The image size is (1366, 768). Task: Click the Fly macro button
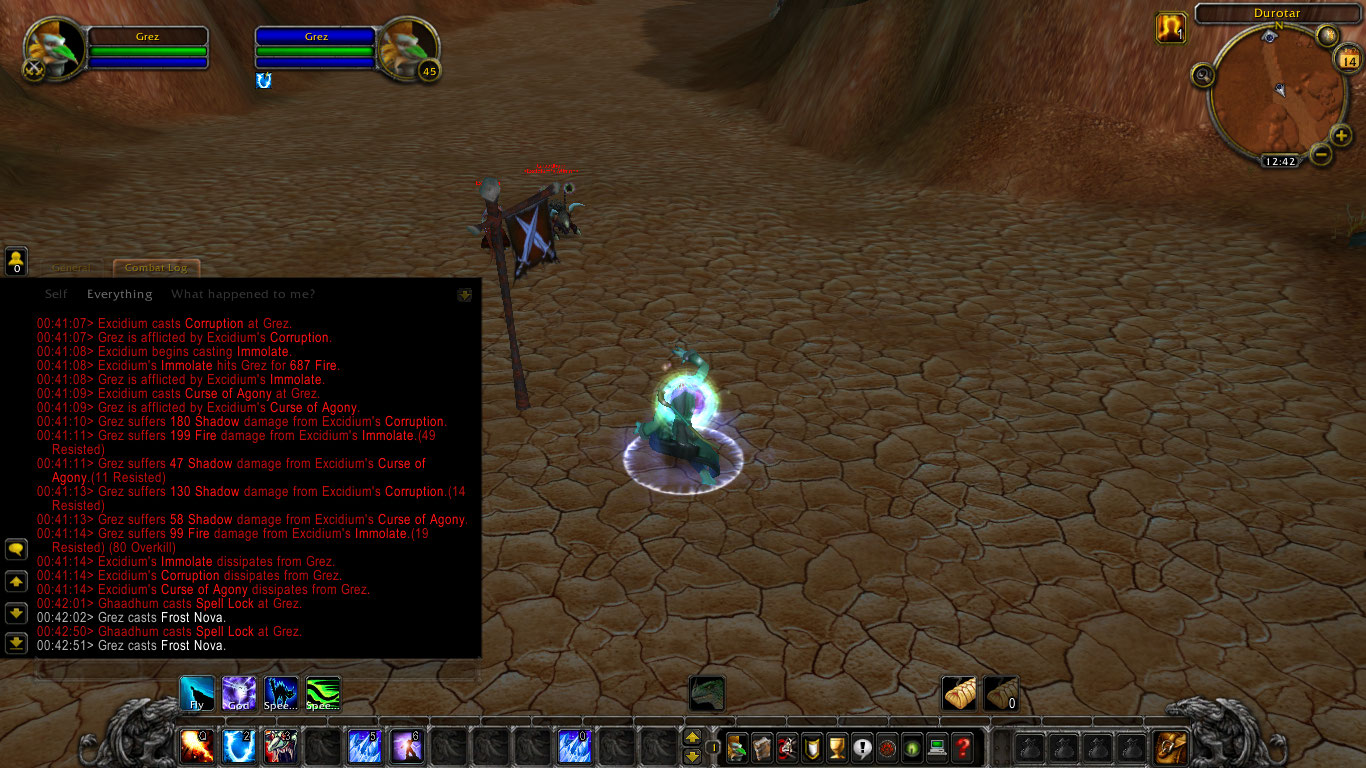coord(196,692)
